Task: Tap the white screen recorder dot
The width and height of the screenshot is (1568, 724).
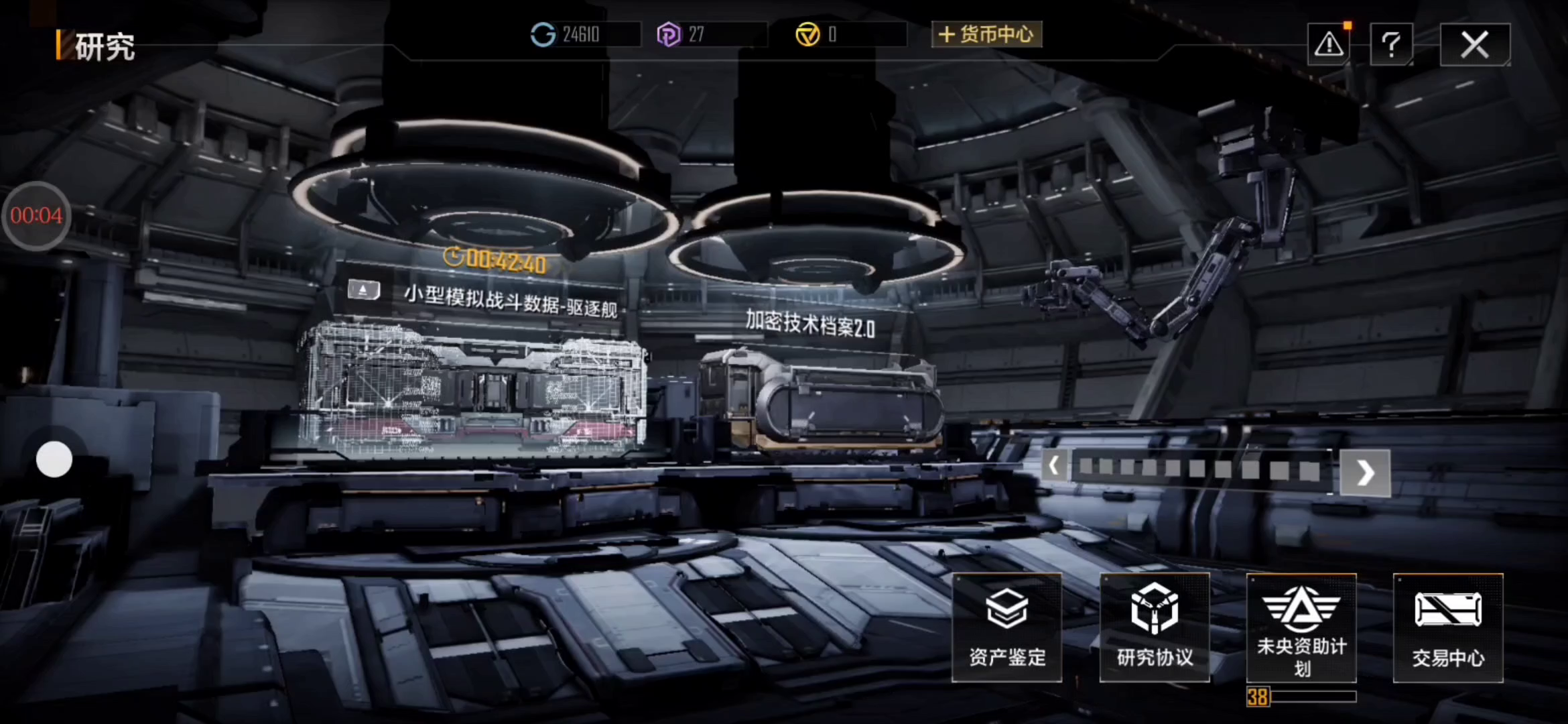Action: coord(54,460)
